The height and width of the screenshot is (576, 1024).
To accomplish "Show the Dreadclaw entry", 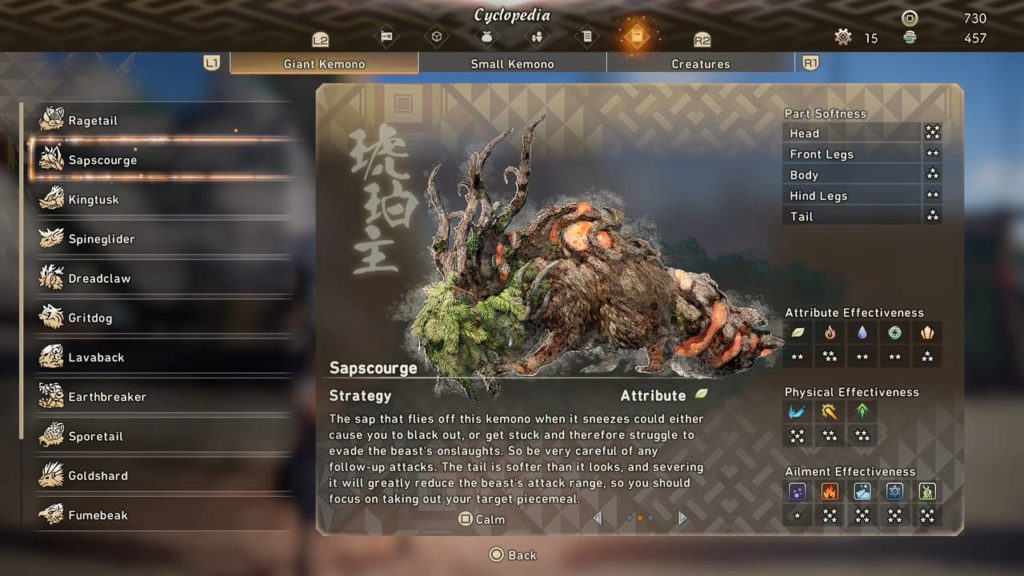I will point(99,279).
